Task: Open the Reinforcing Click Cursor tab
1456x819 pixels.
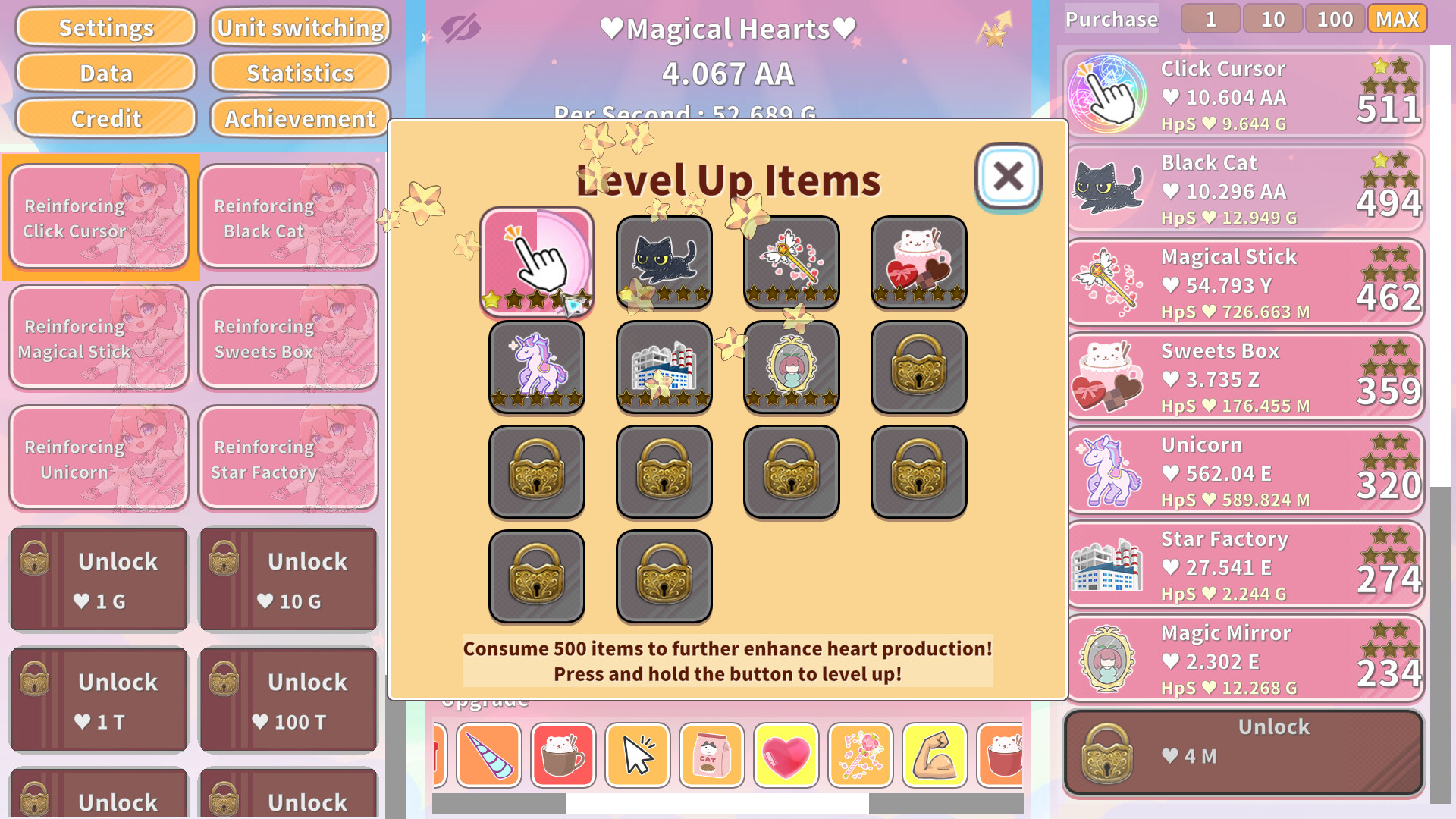Action: [x=99, y=218]
